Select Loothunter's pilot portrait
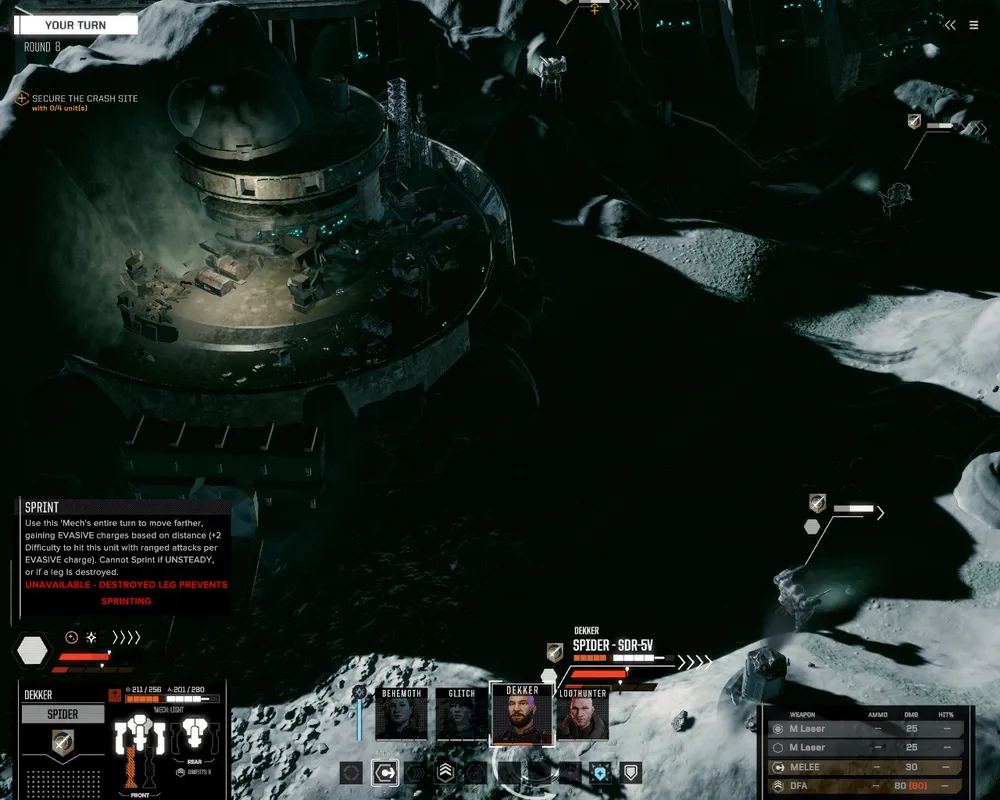The image size is (1000, 800). click(x=582, y=714)
